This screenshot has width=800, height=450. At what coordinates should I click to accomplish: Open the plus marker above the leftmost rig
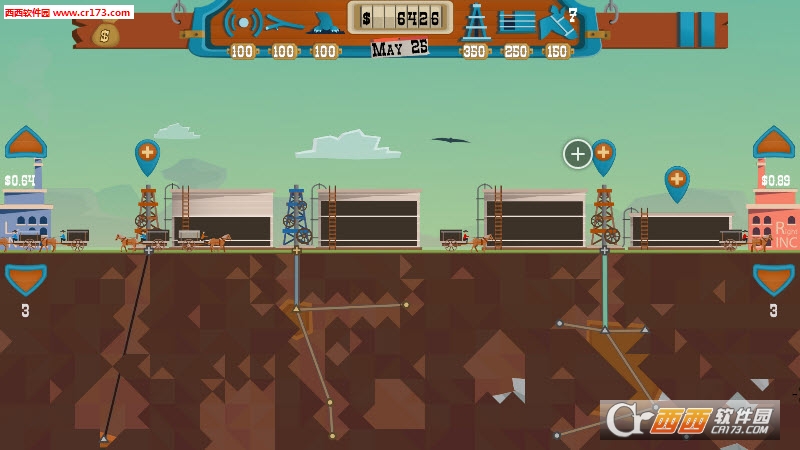(x=147, y=154)
